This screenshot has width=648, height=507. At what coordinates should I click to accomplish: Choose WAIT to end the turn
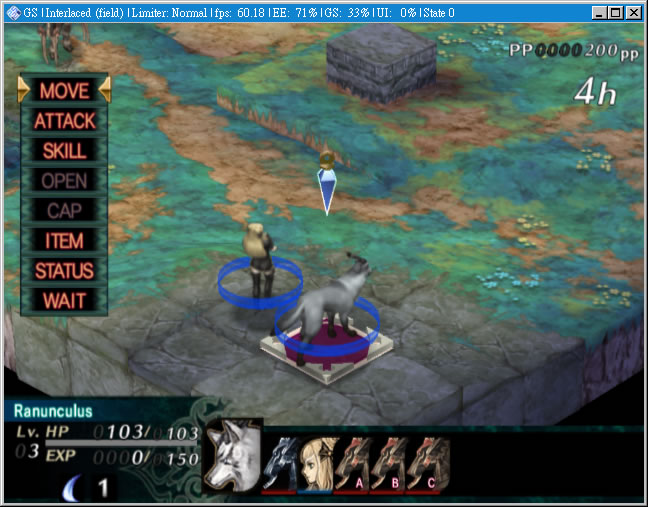click(64, 300)
